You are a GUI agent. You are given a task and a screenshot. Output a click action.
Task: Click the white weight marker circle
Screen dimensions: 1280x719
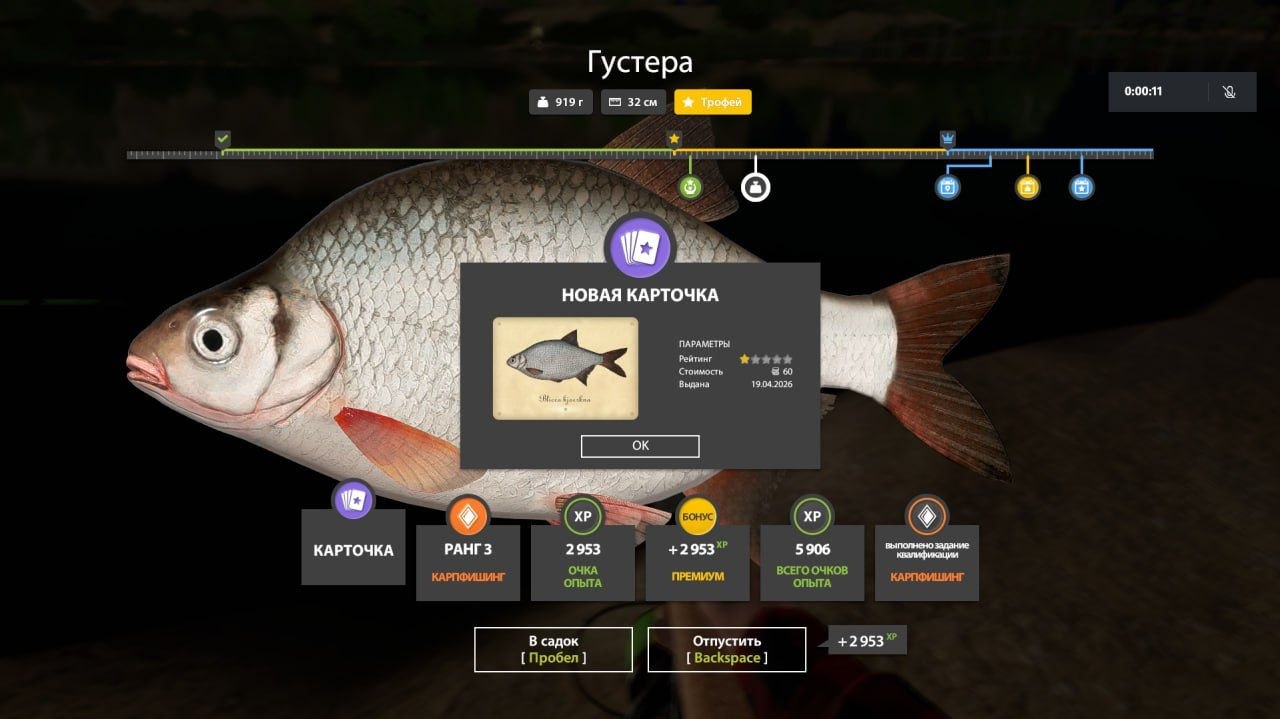pyautogui.click(x=755, y=187)
